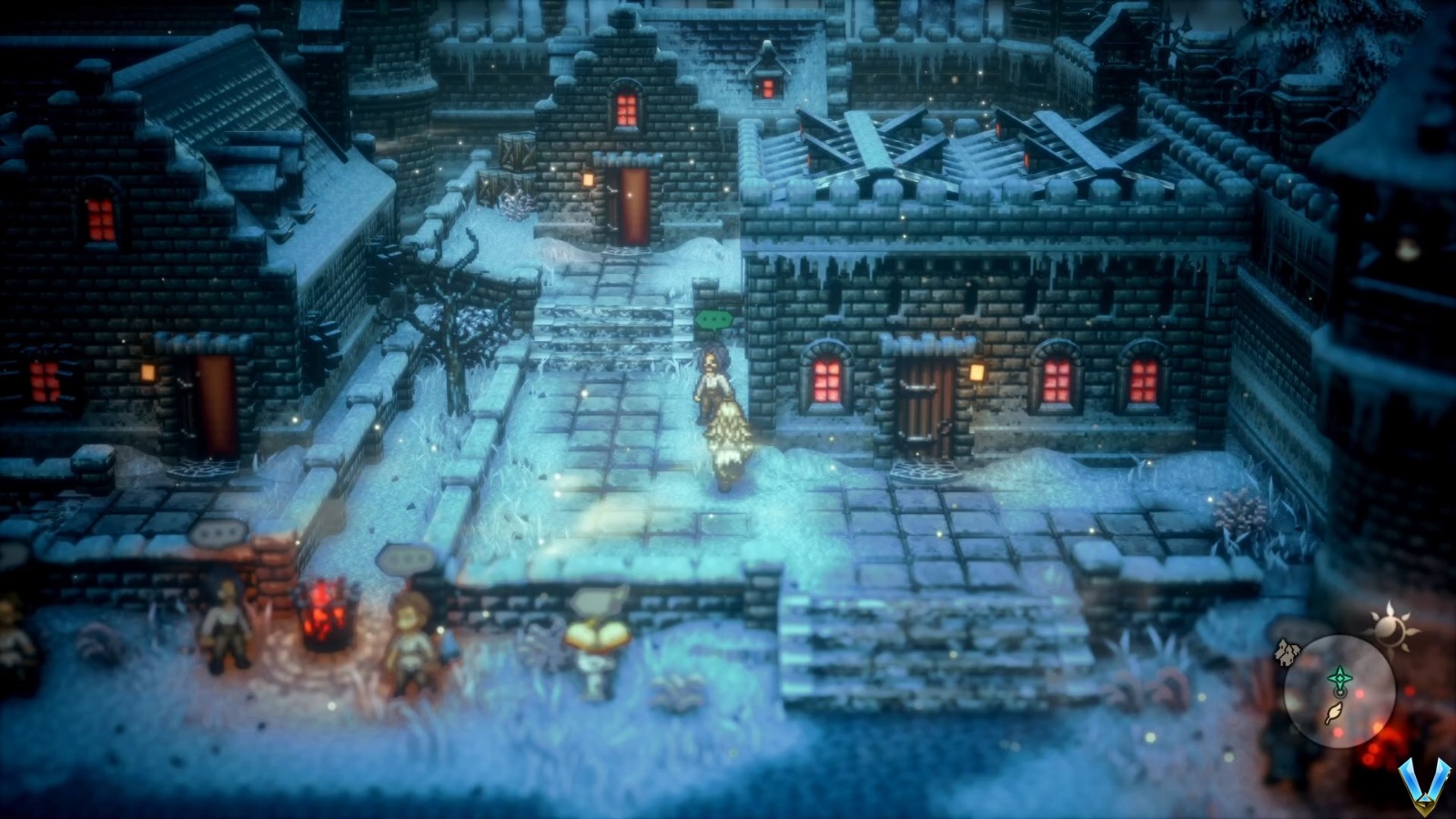The image size is (1456, 819).
Task: Click the green player marker on the minimap
Action: tap(1340, 676)
